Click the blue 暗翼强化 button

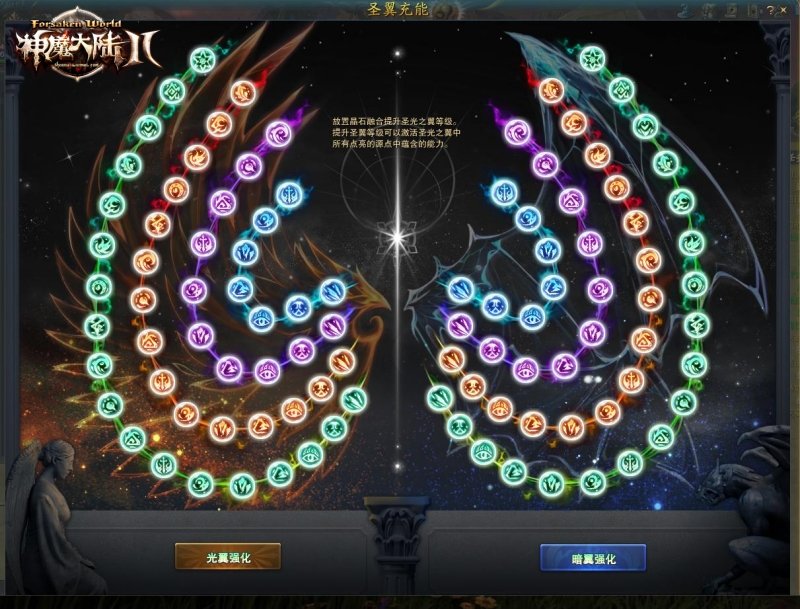click(592, 556)
